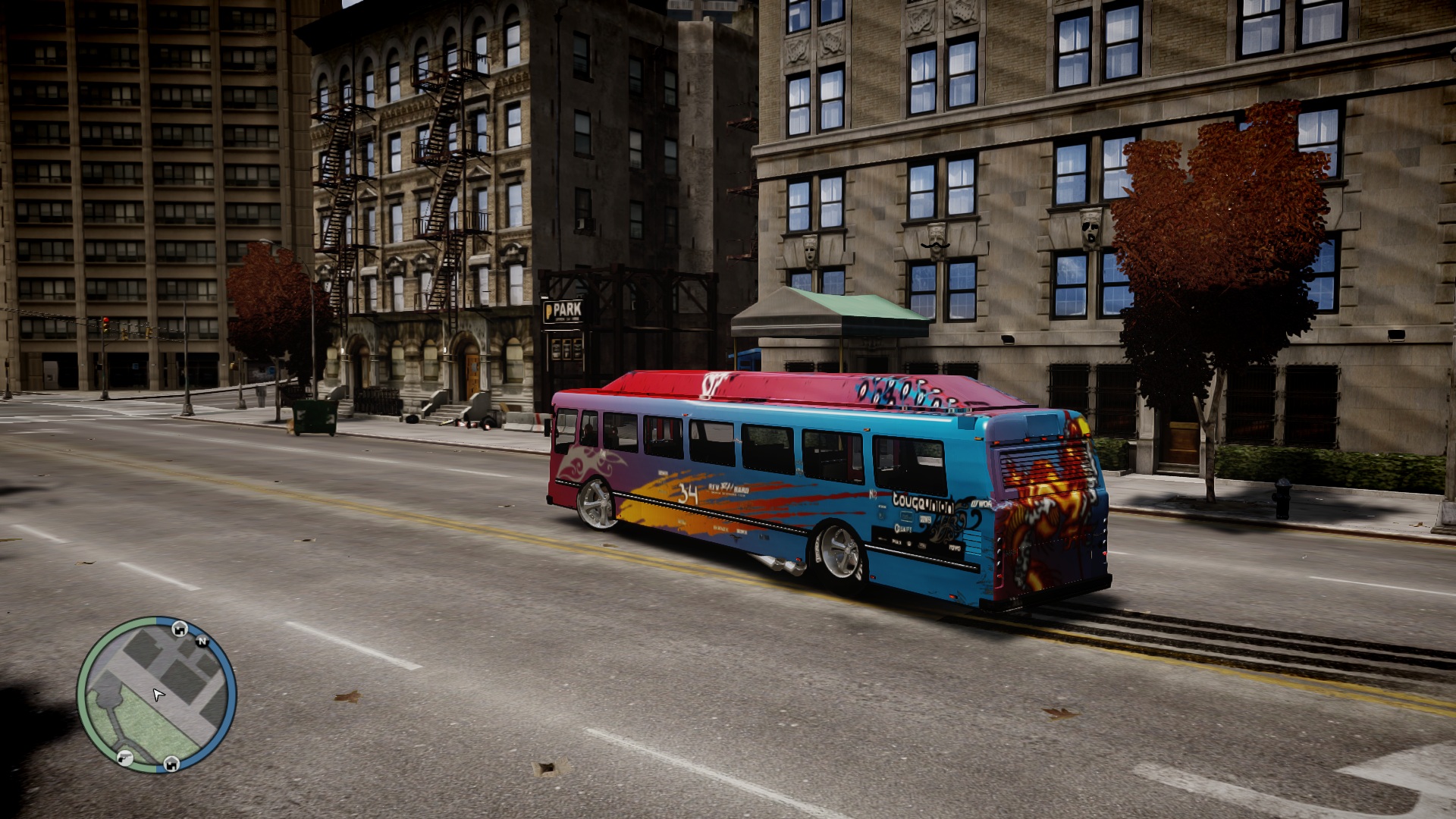
Task: Click the circular minimap radar
Action: click(157, 695)
